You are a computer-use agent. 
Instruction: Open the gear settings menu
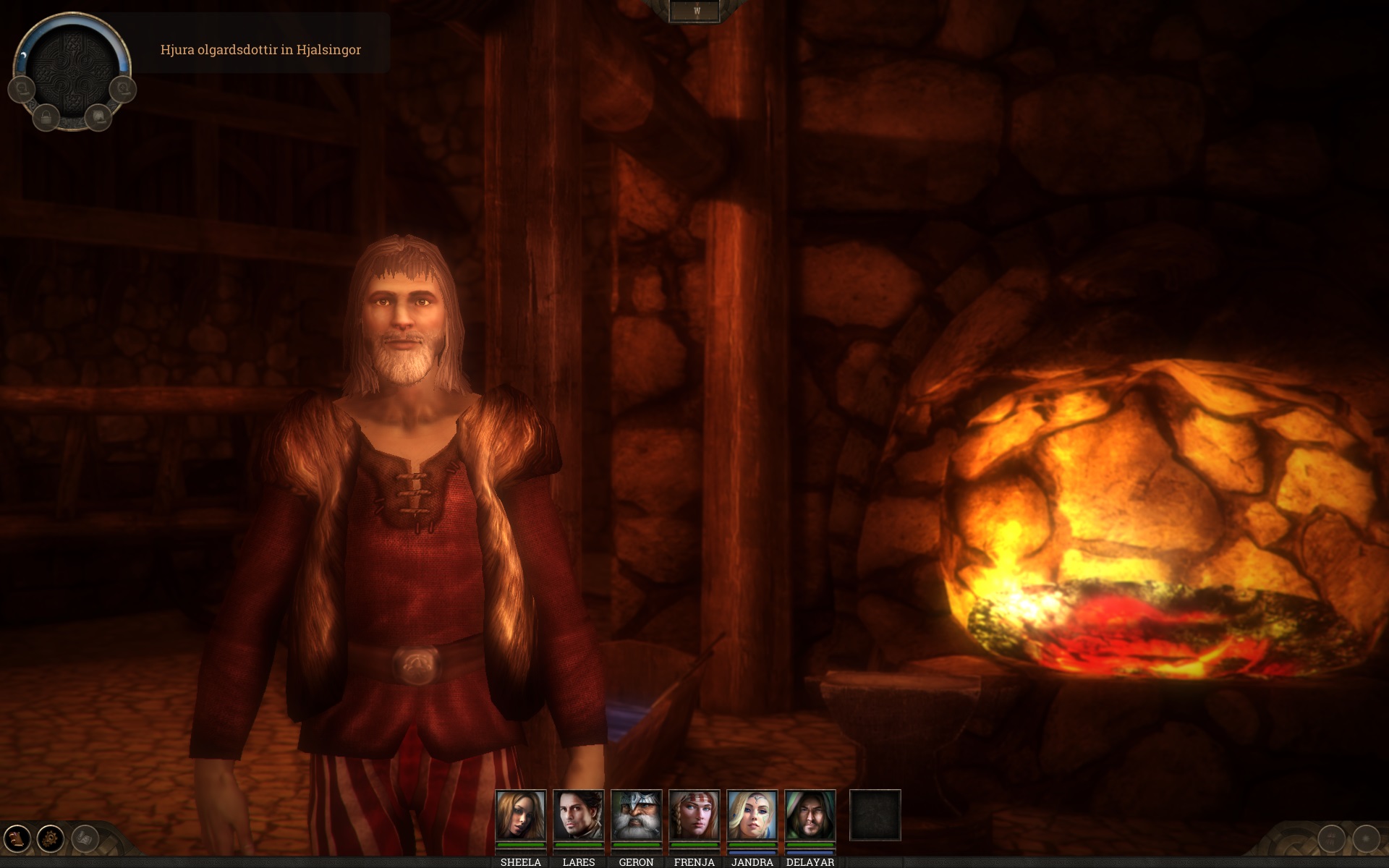coord(51,839)
